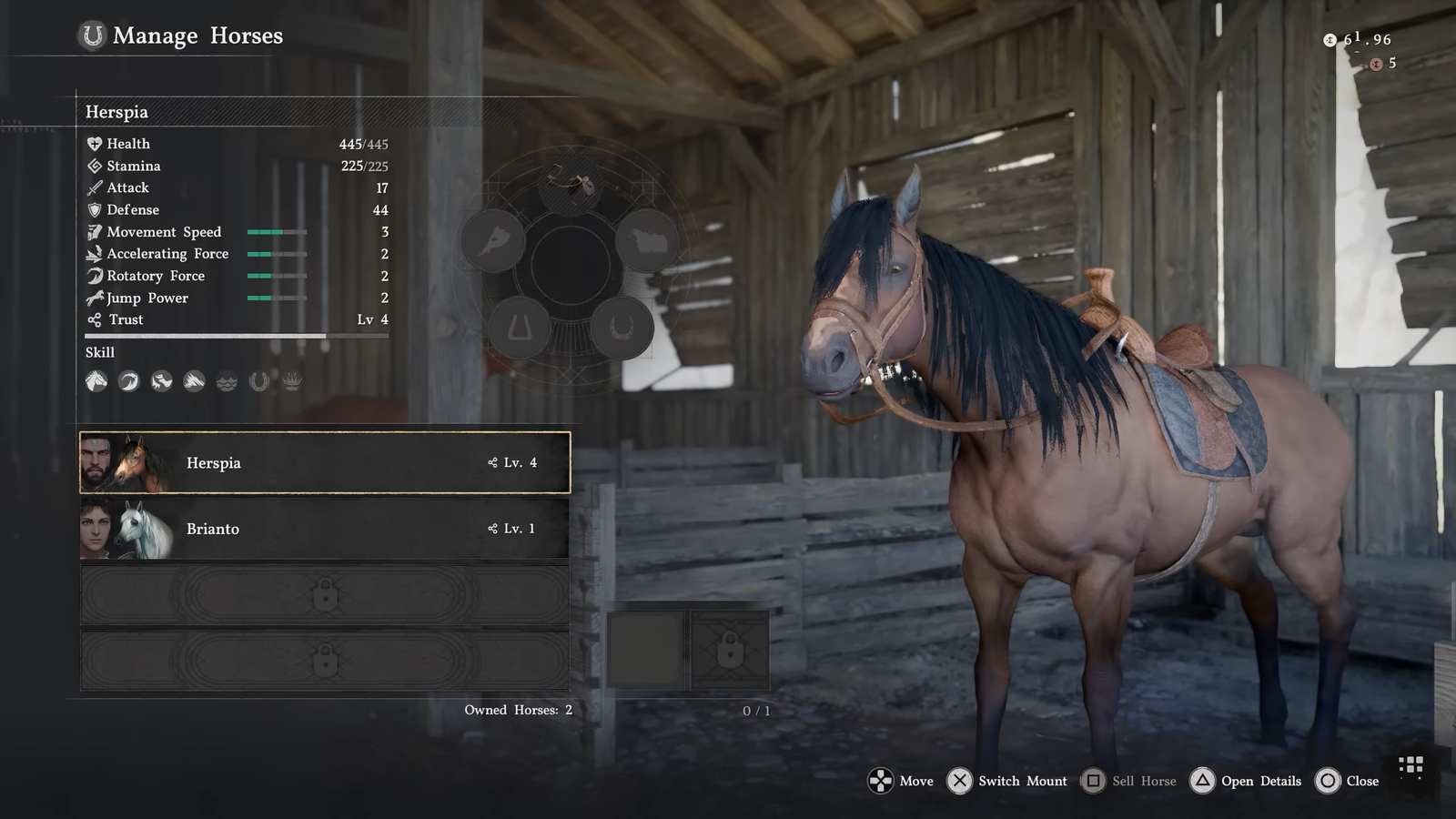The height and width of the screenshot is (819, 1456).
Task: Inspect the horse head skill icon
Action: 96,381
